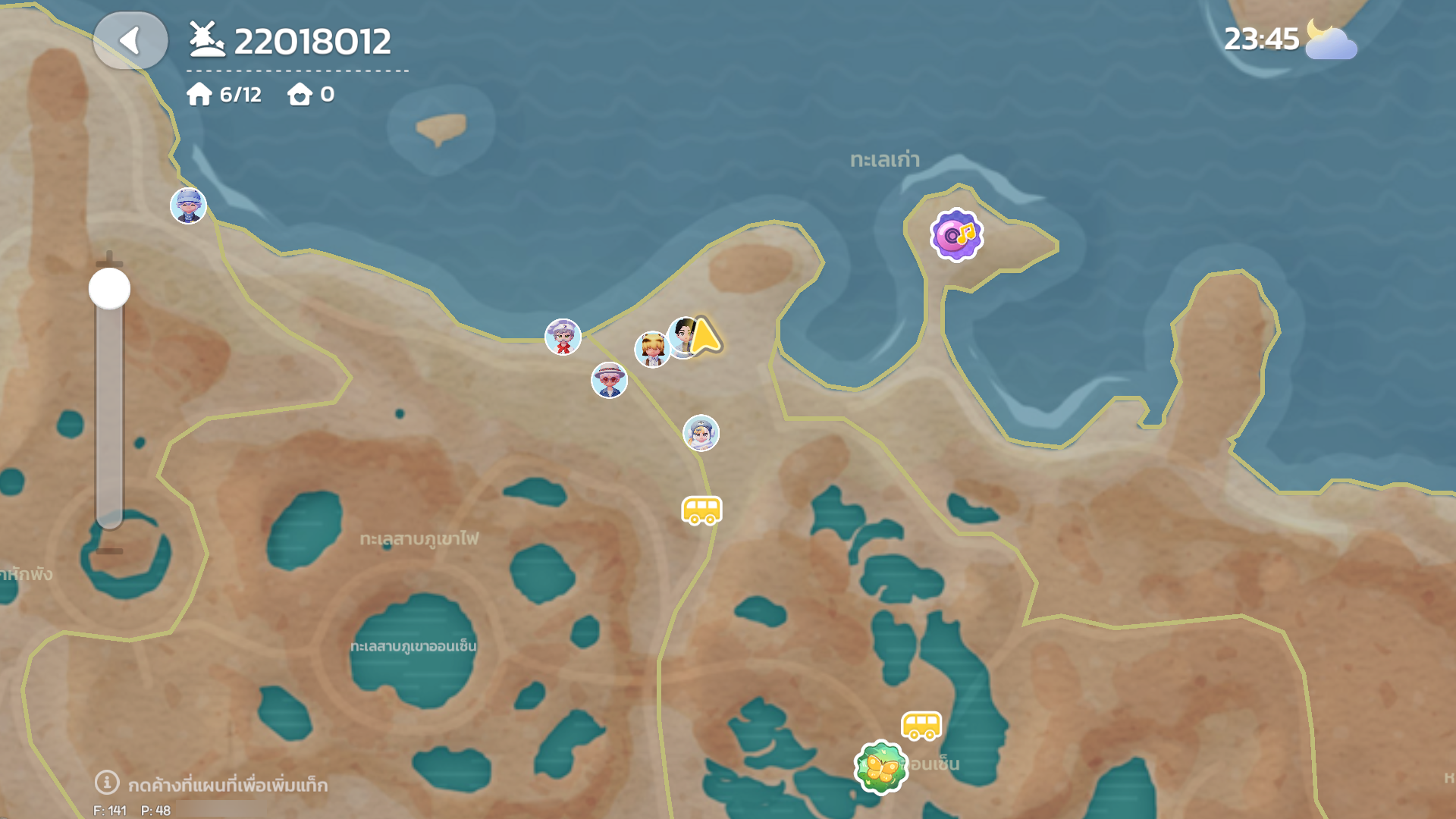Select the orange-haired player avatar
Viewport: 1456px width, 819px height.
click(x=651, y=349)
